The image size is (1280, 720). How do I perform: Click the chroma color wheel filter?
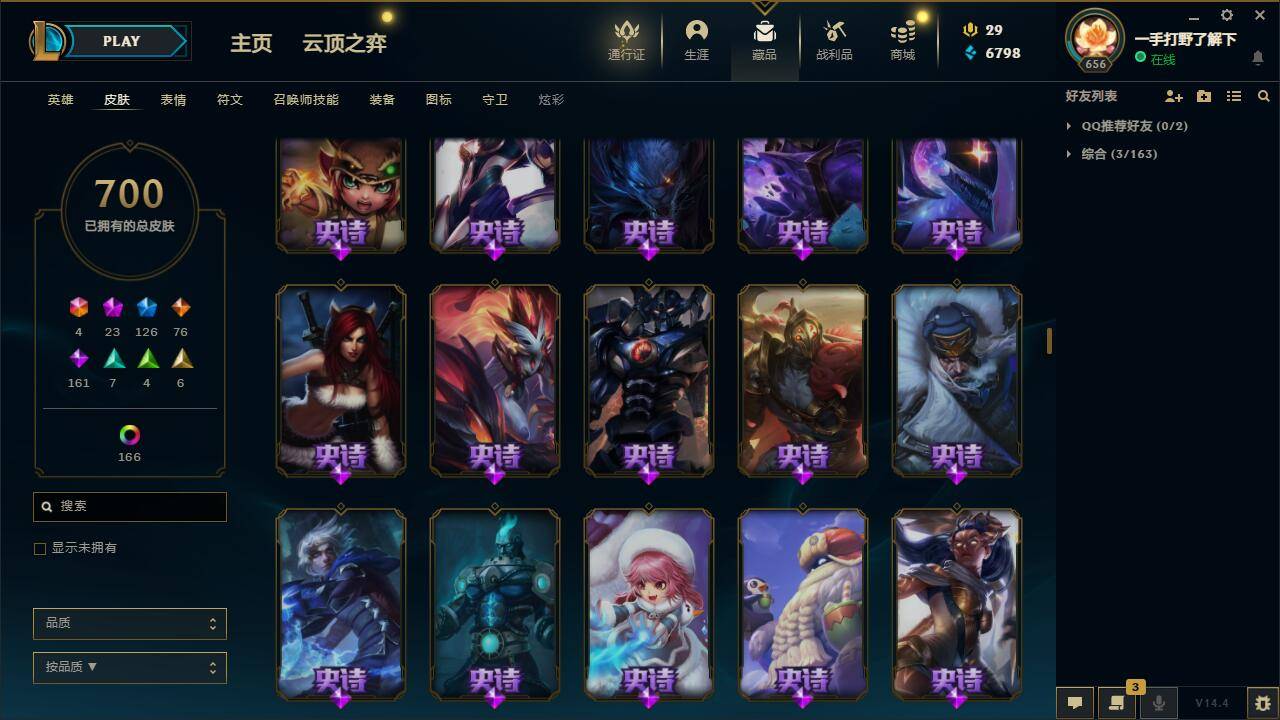click(x=129, y=434)
